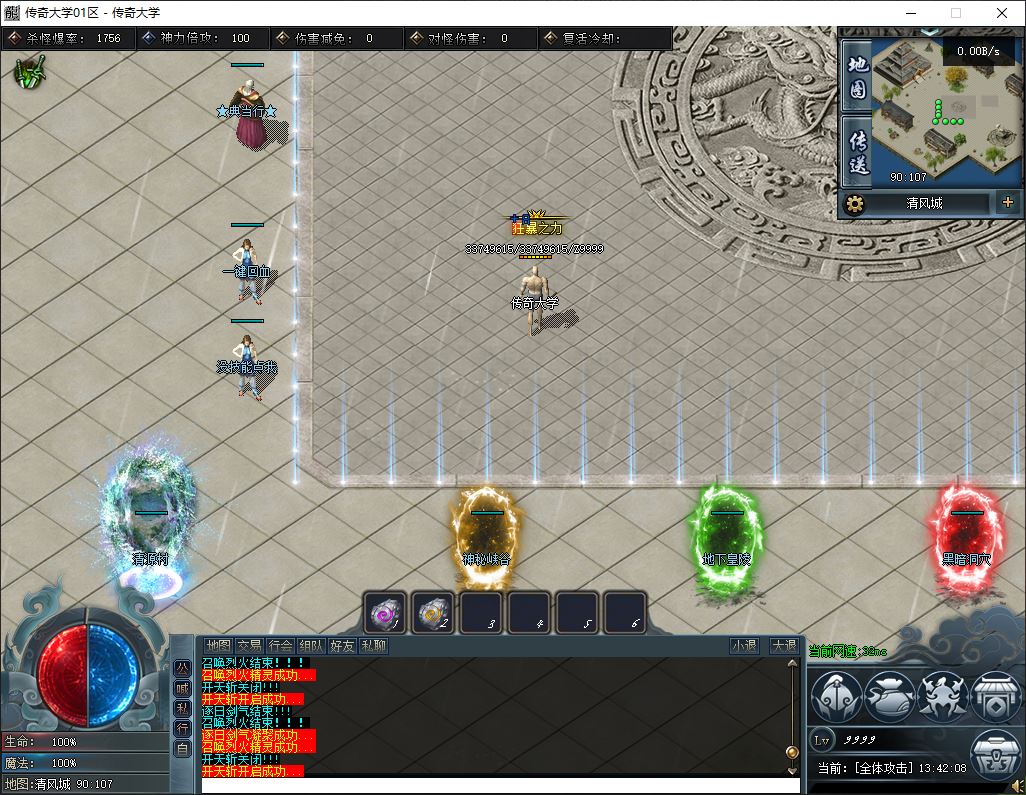The height and width of the screenshot is (795, 1026).
Task: Click the plus button next to 清风城
Action: 1006,203
